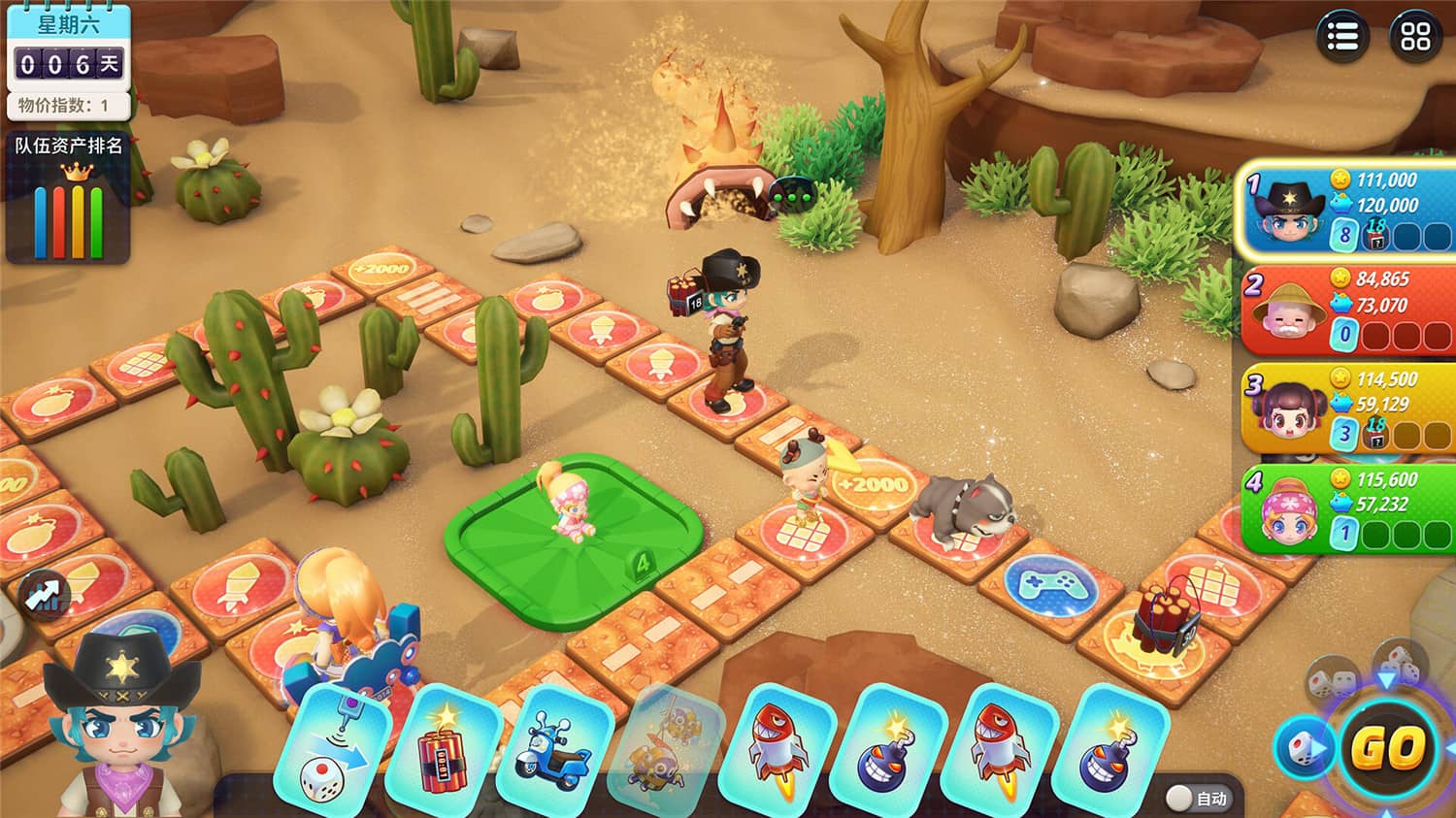View player 2 old man's panel
Image resolution: width=1456 pixels, height=818 pixels.
coord(1347,309)
